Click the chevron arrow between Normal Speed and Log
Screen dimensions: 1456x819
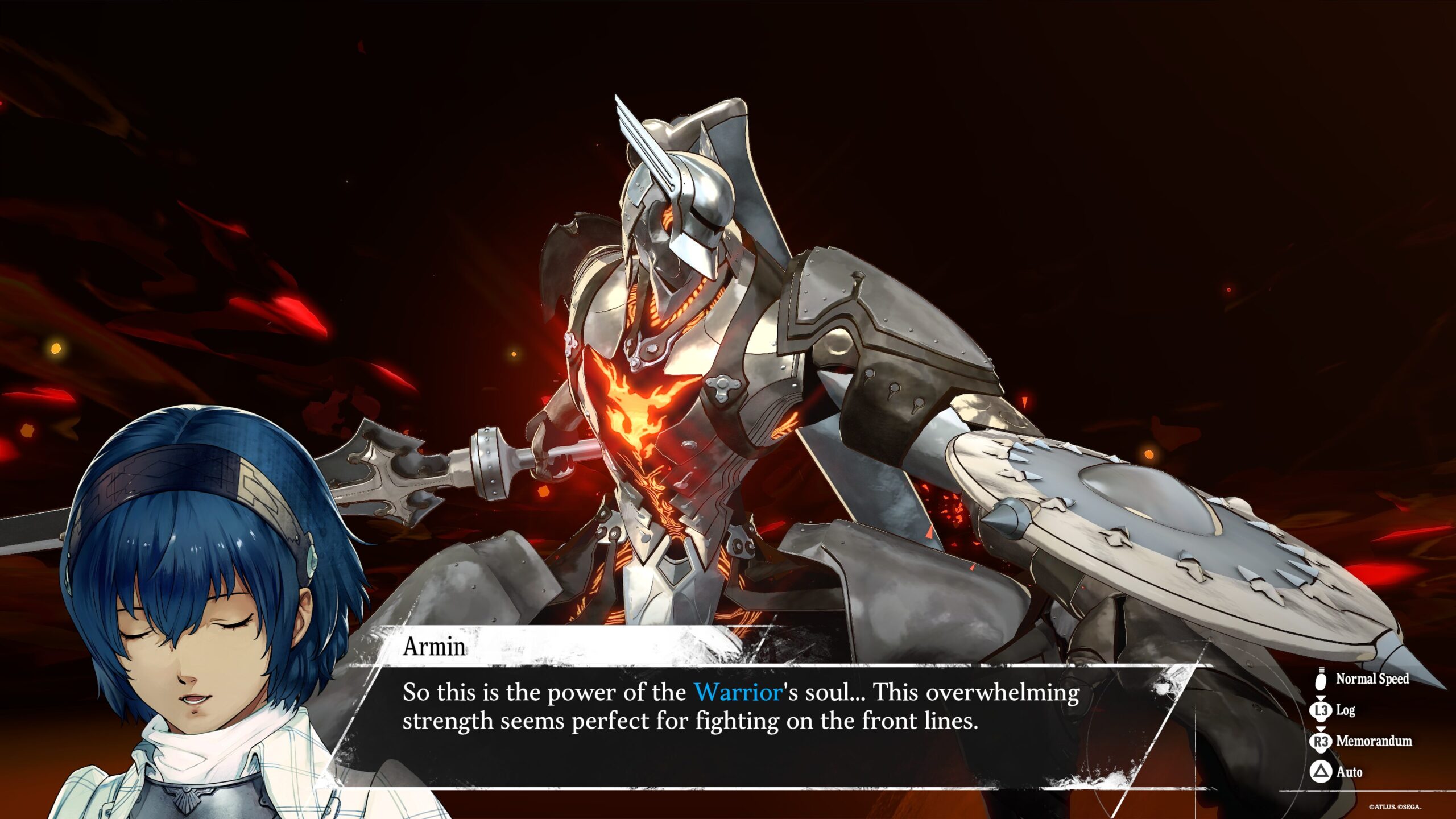[1321, 699]
